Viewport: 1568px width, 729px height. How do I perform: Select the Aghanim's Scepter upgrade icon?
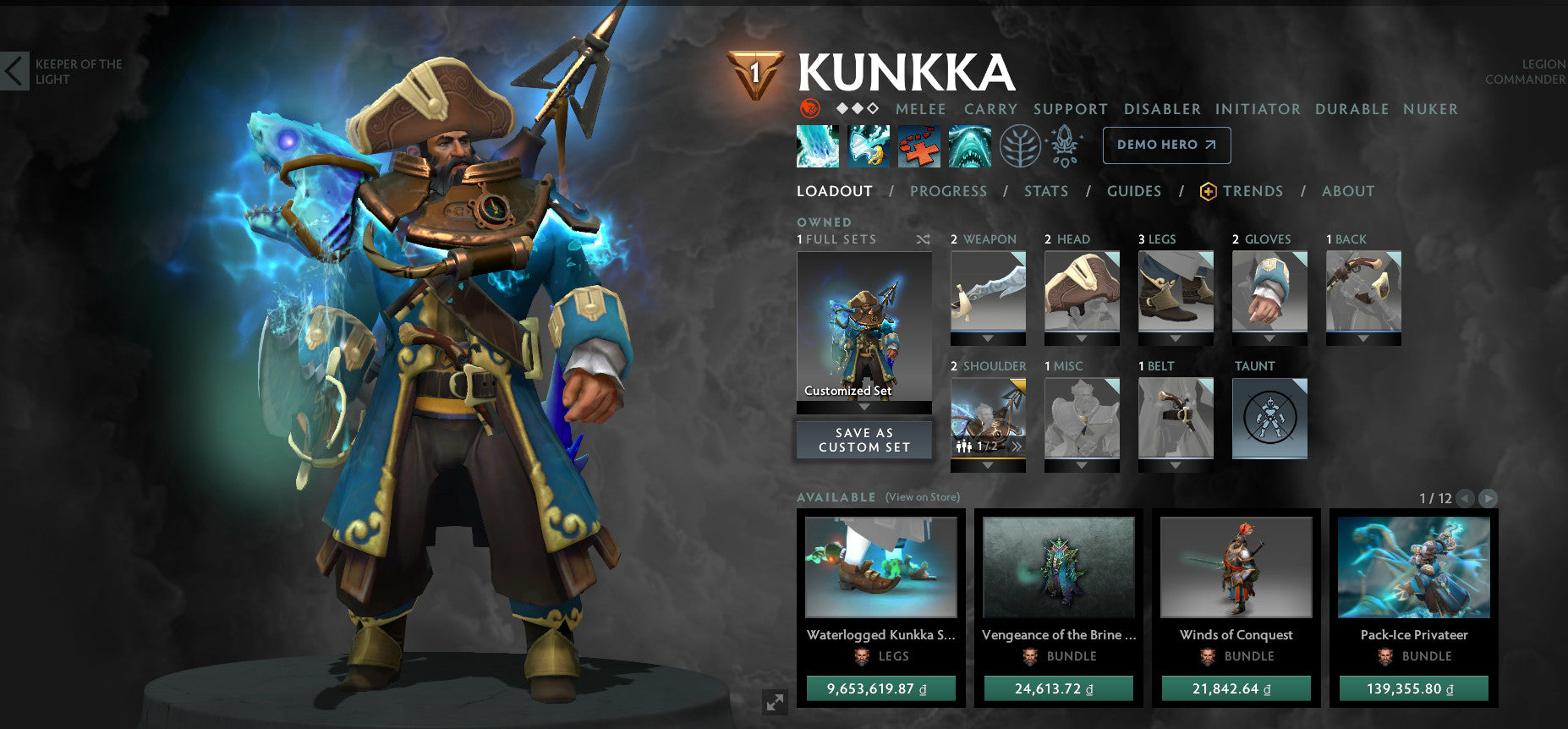(1065, 145)
